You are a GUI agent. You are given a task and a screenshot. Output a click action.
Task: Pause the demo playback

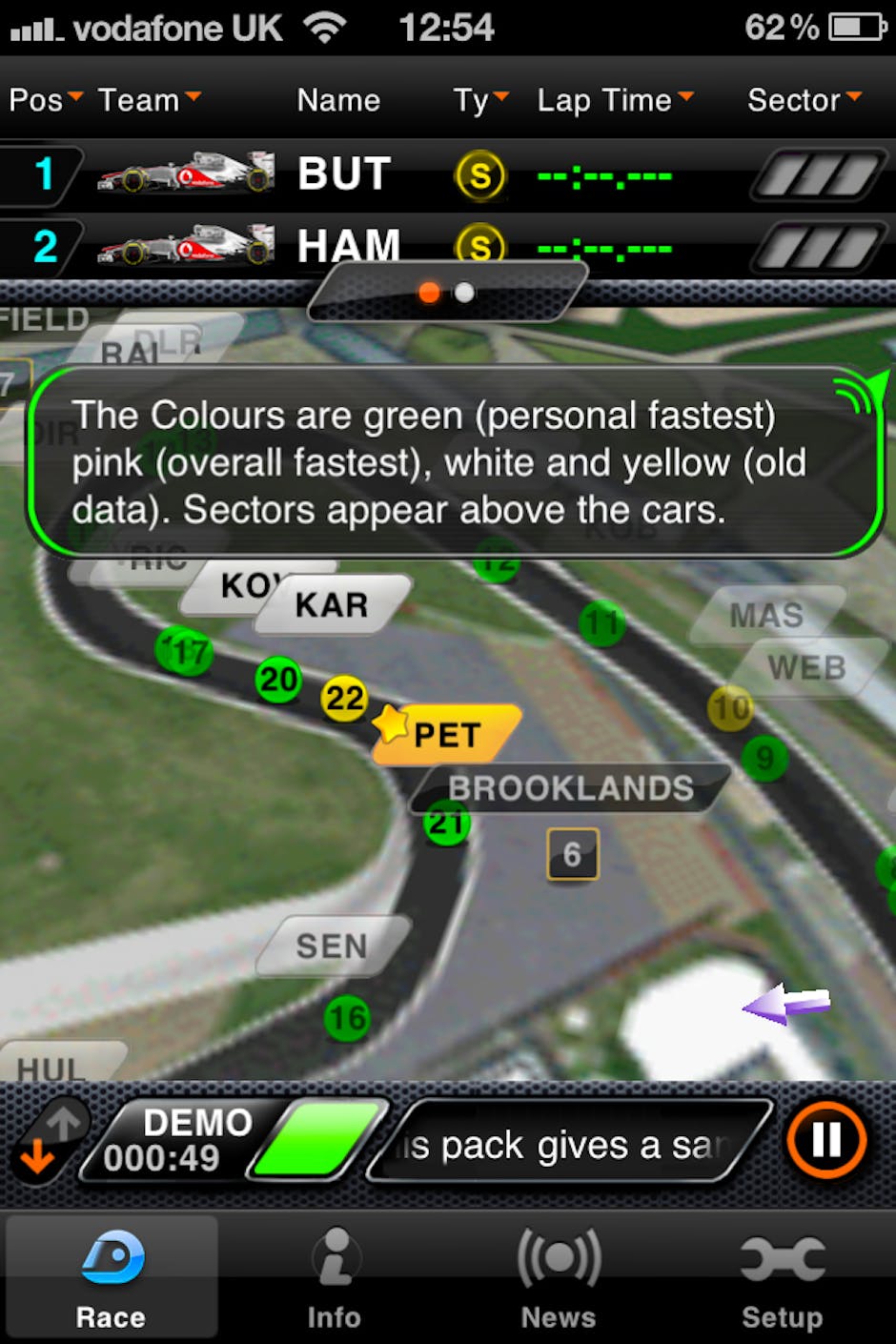click(825, 1140)
